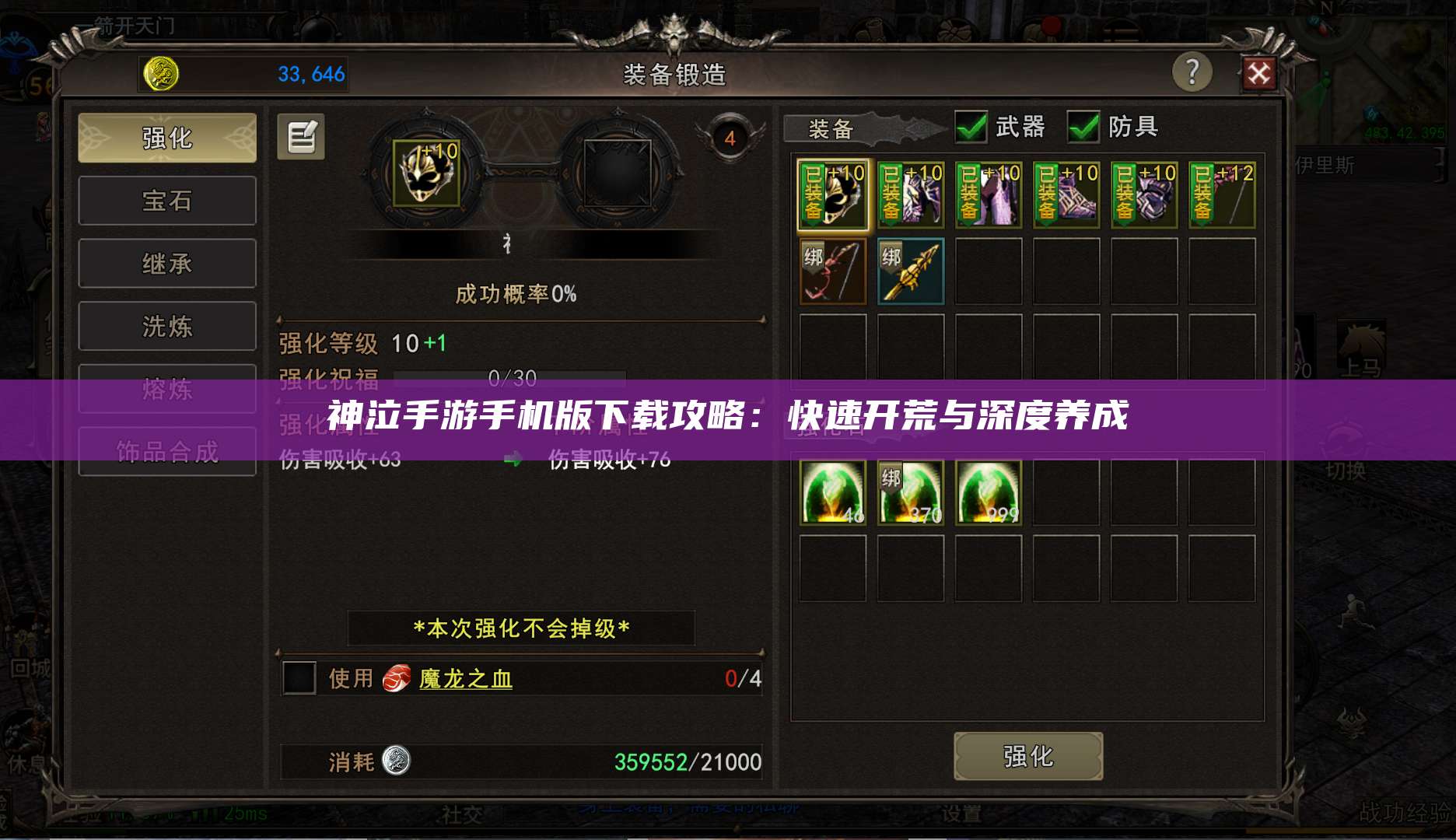Select the bound red bow weapon
Viewport: 1456px width, 840px height.
coord(831,271)
